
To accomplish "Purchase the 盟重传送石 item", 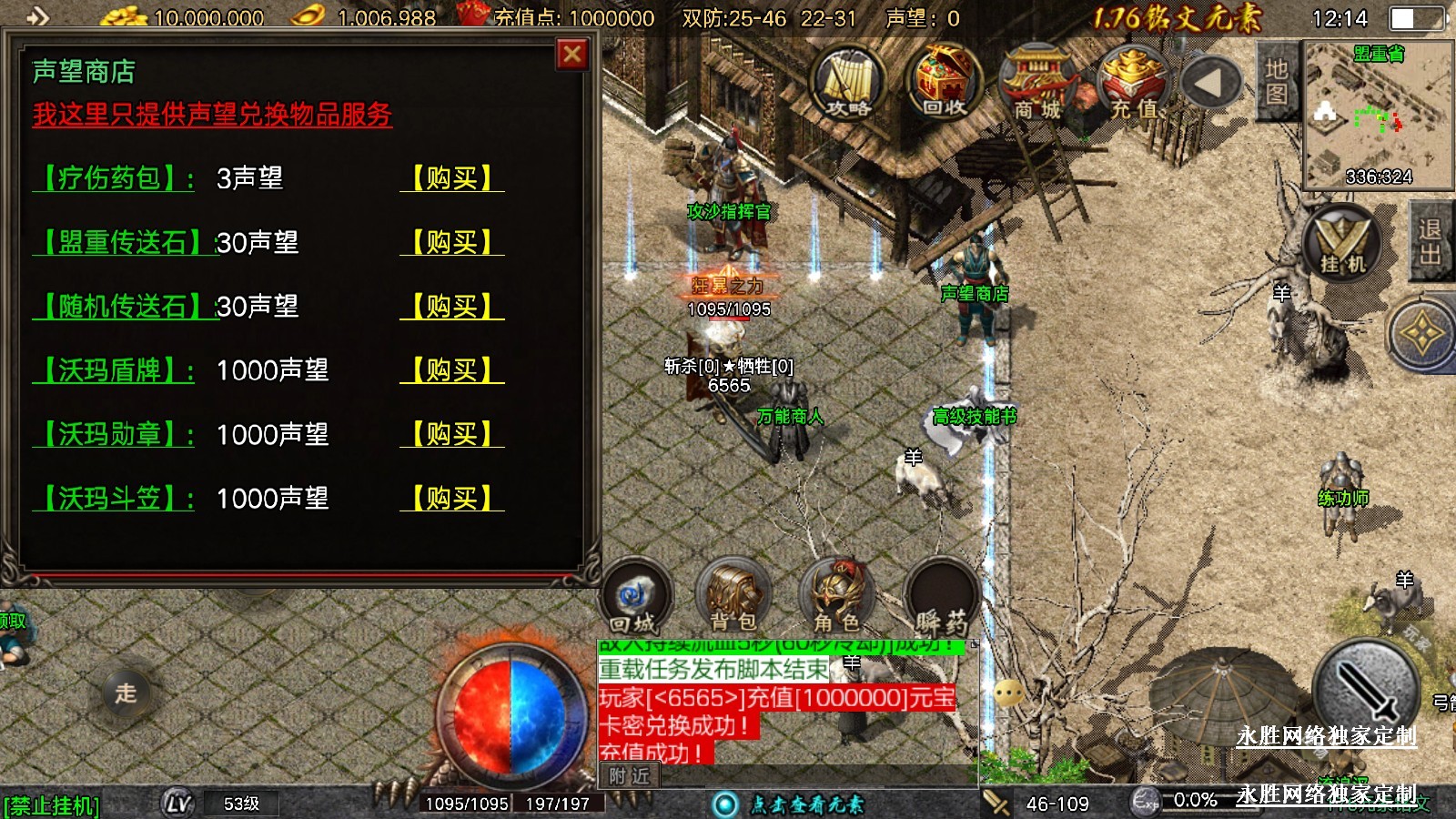I will (x=451, y=242).
